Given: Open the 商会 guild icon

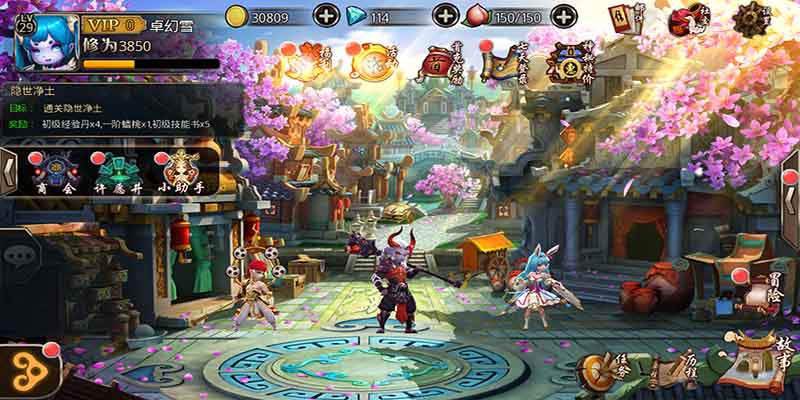Looking at the screenshot, I should pyautogui.click(x=54, y=172).
